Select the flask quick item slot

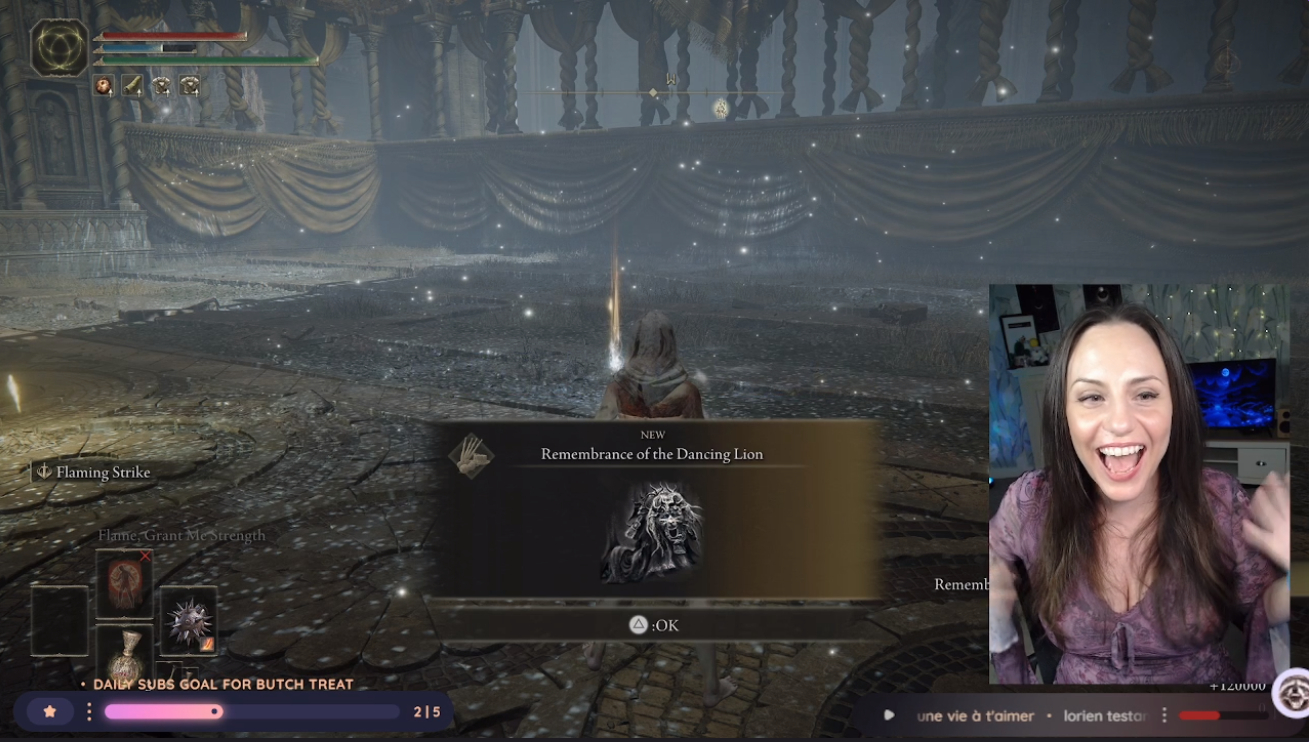[x=124, y=655]
